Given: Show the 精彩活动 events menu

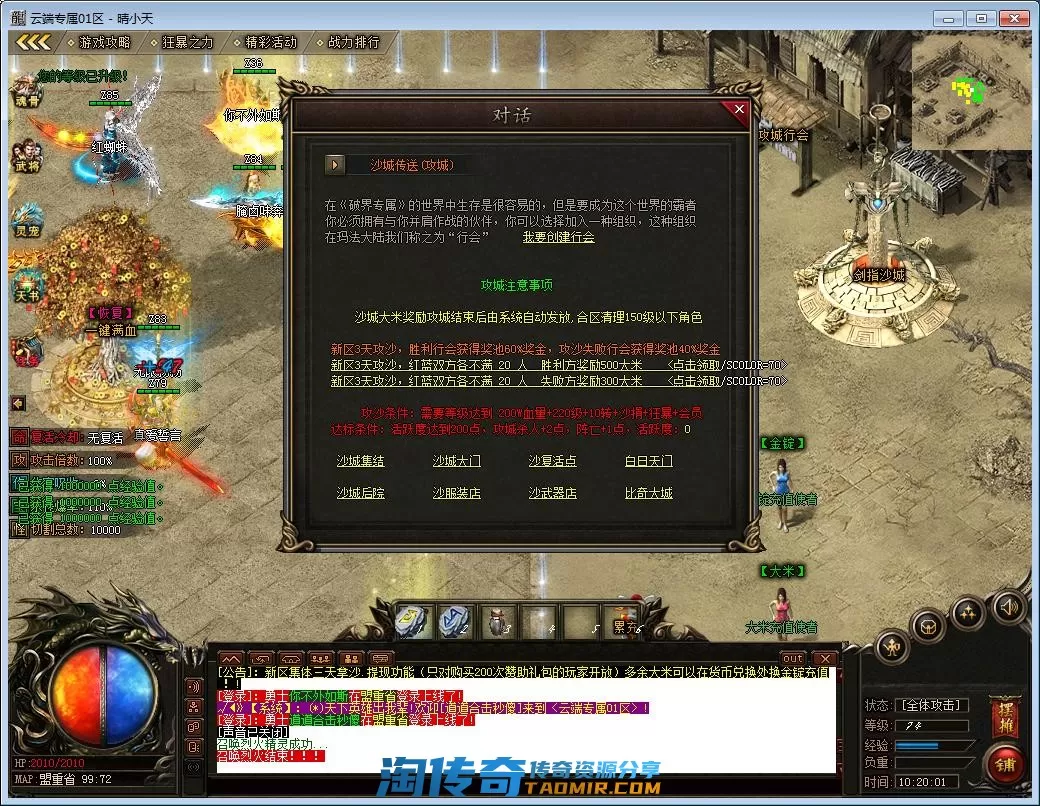Looking at the screenshot, I should pos(270,43).
